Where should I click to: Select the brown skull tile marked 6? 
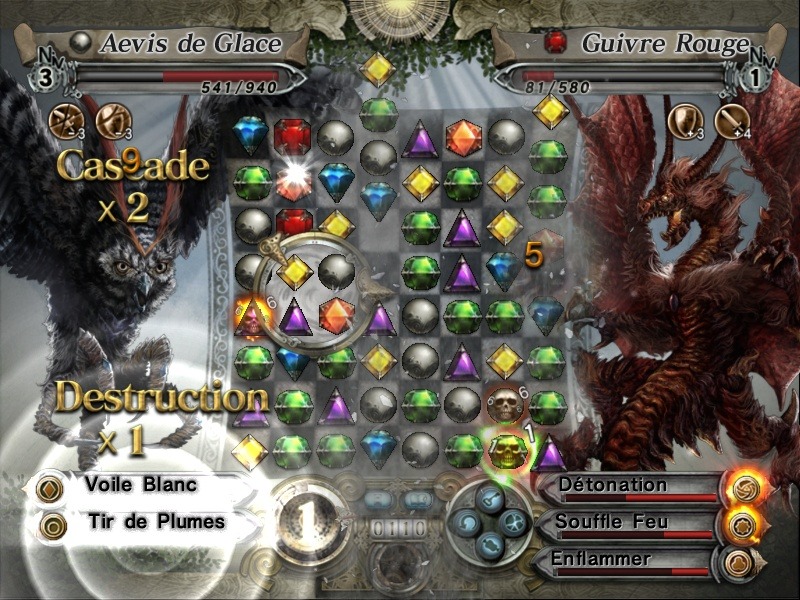click(504, 405)
